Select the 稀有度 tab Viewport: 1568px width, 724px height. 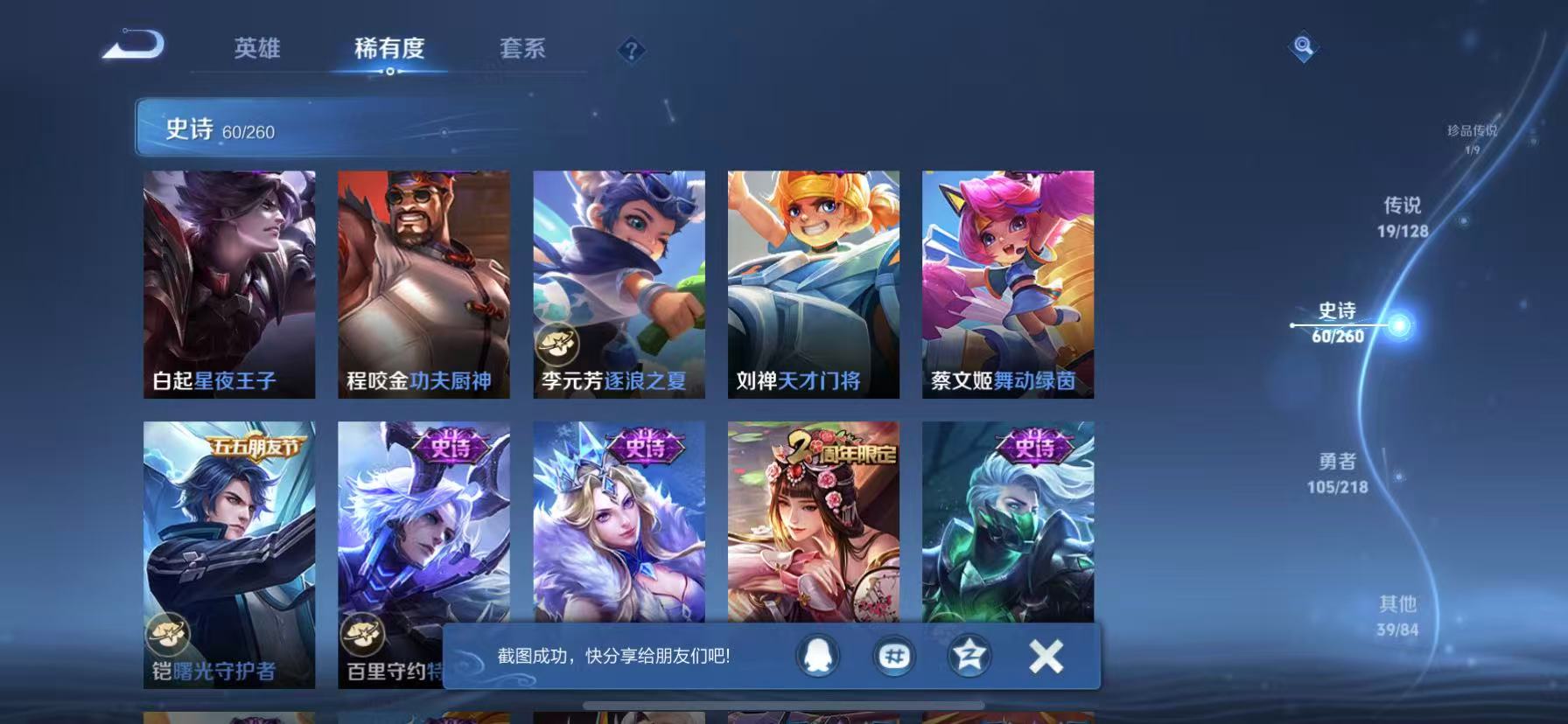click(x=390, y=50)
